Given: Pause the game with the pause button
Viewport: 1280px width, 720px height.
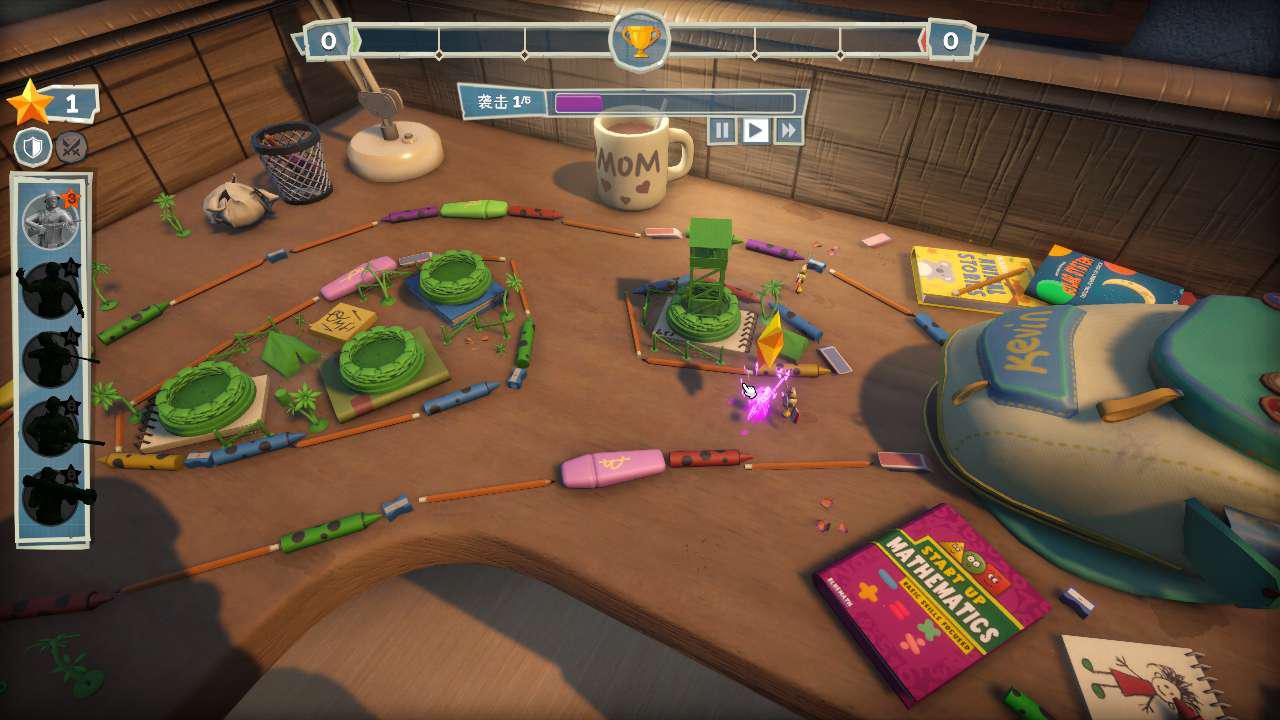Looking at the screenshot, I should tap(722, 130).
